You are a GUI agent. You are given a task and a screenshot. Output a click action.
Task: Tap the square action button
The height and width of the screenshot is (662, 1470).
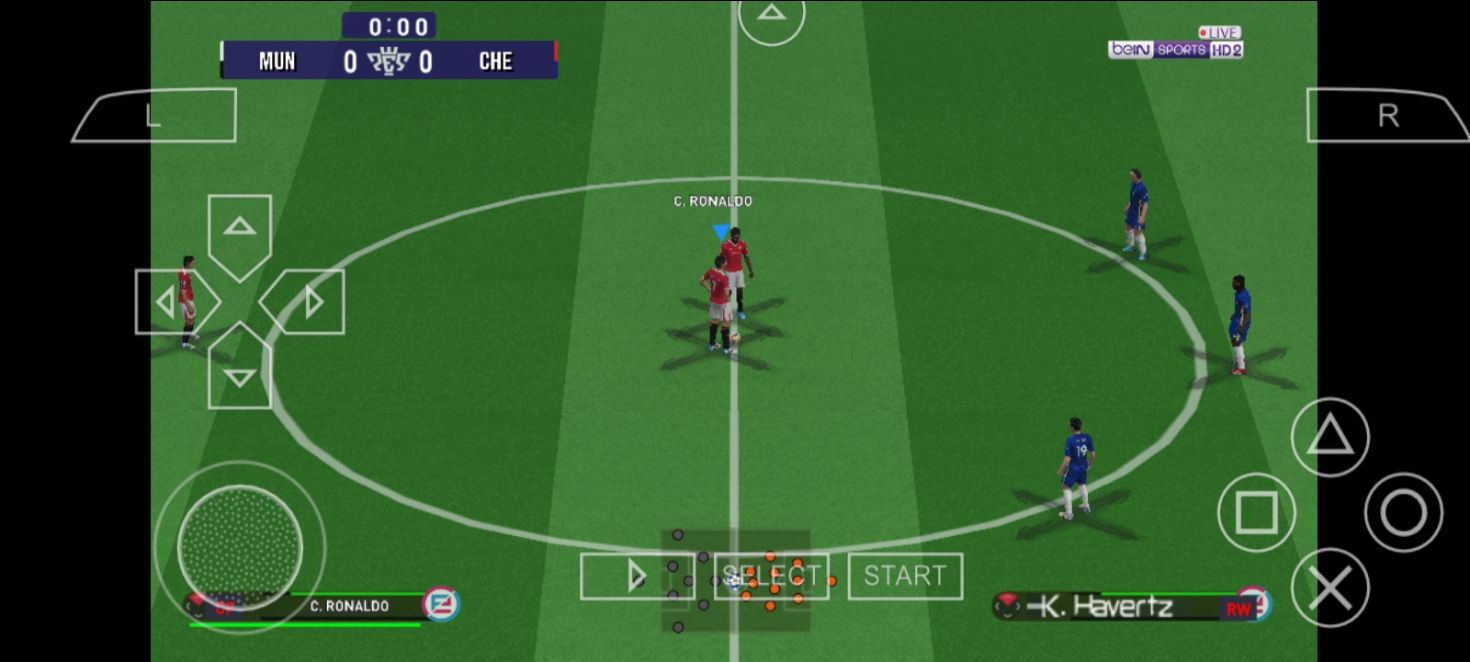click(1256, 513)
